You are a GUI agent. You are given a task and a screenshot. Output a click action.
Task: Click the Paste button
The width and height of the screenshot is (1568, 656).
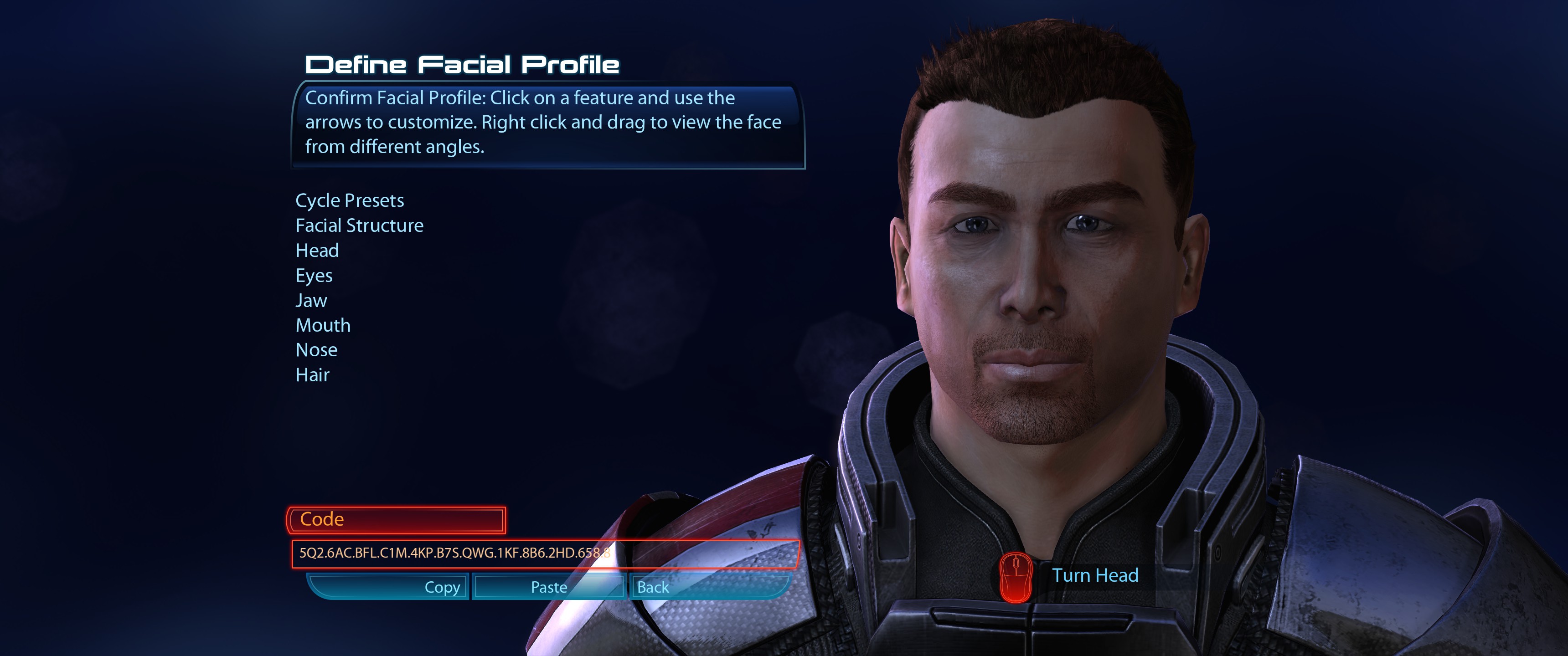point(548,587)
